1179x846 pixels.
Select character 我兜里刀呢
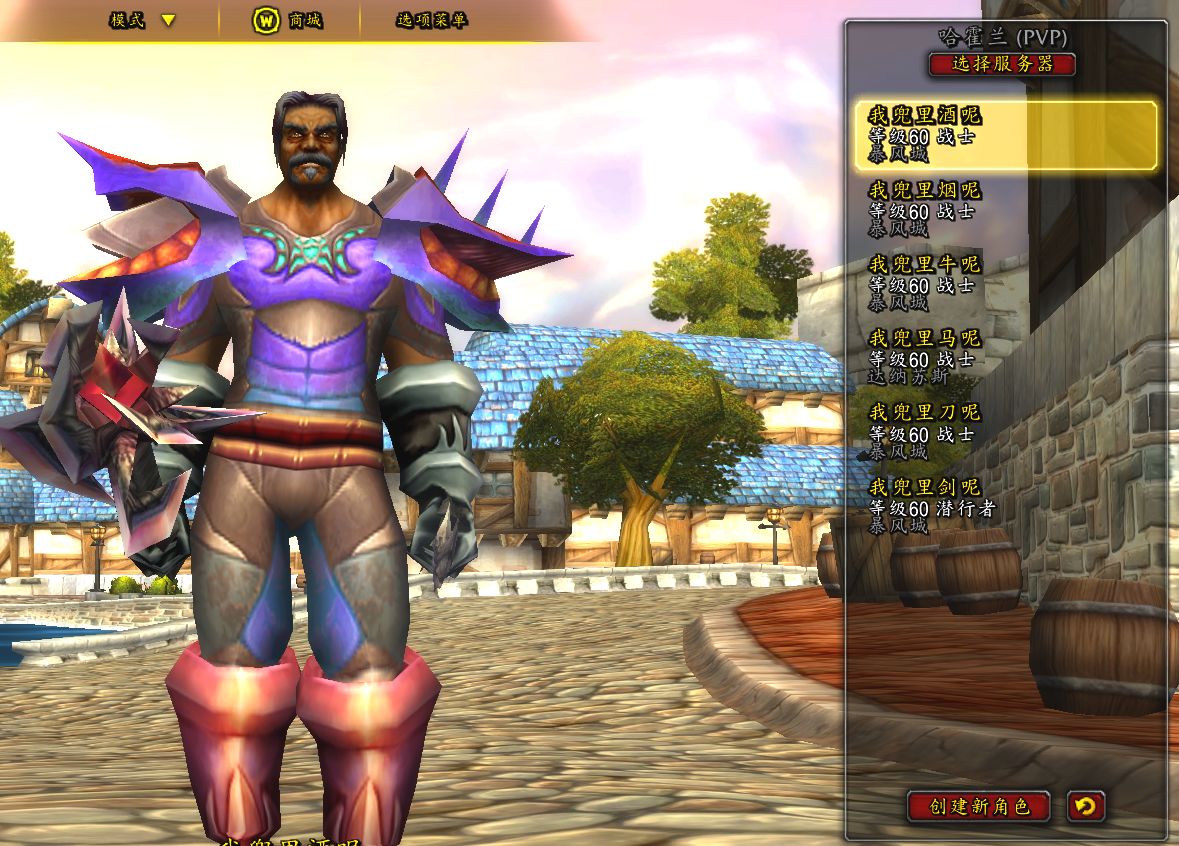pyautogui.click(x=1005, y=431)
